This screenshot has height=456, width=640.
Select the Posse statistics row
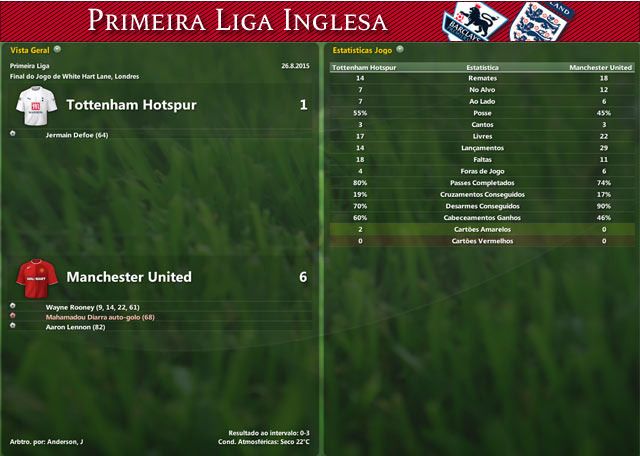pos(483,113)
